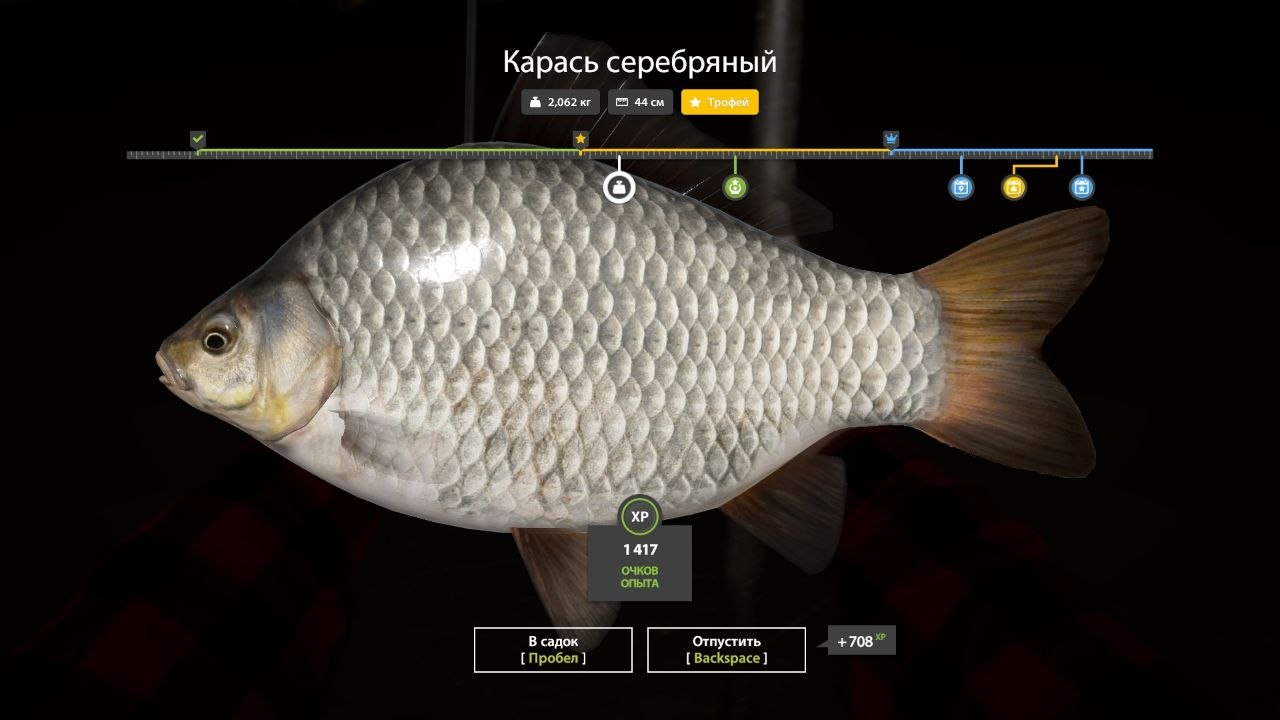Select the green stopwatch icon below the ruler
1280x720 pixels.
(x=735, y=186)
